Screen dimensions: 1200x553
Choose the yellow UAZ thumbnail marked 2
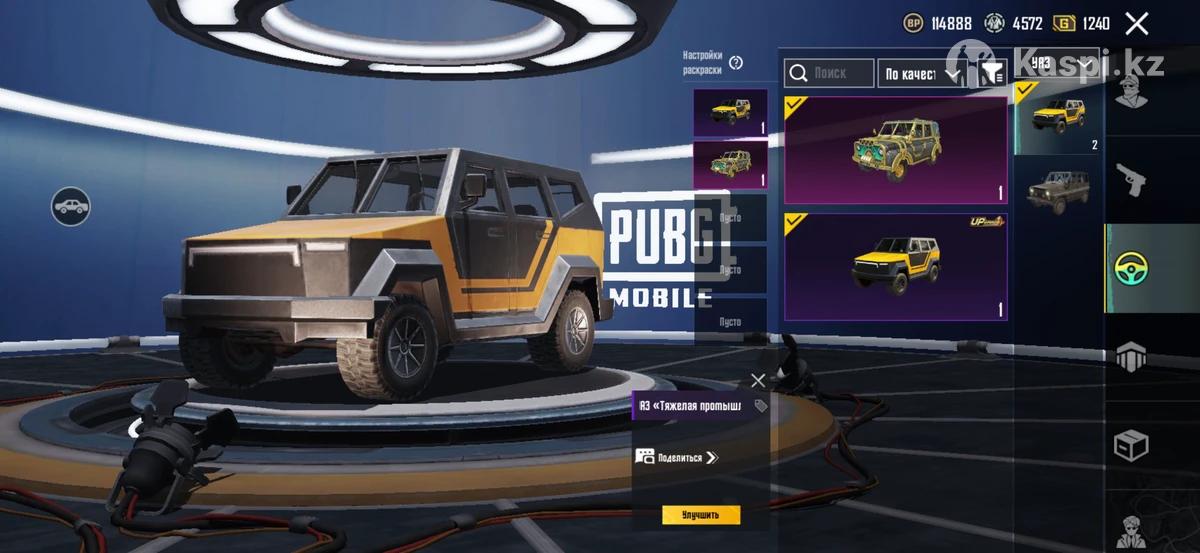click(x=1057, y=118)
